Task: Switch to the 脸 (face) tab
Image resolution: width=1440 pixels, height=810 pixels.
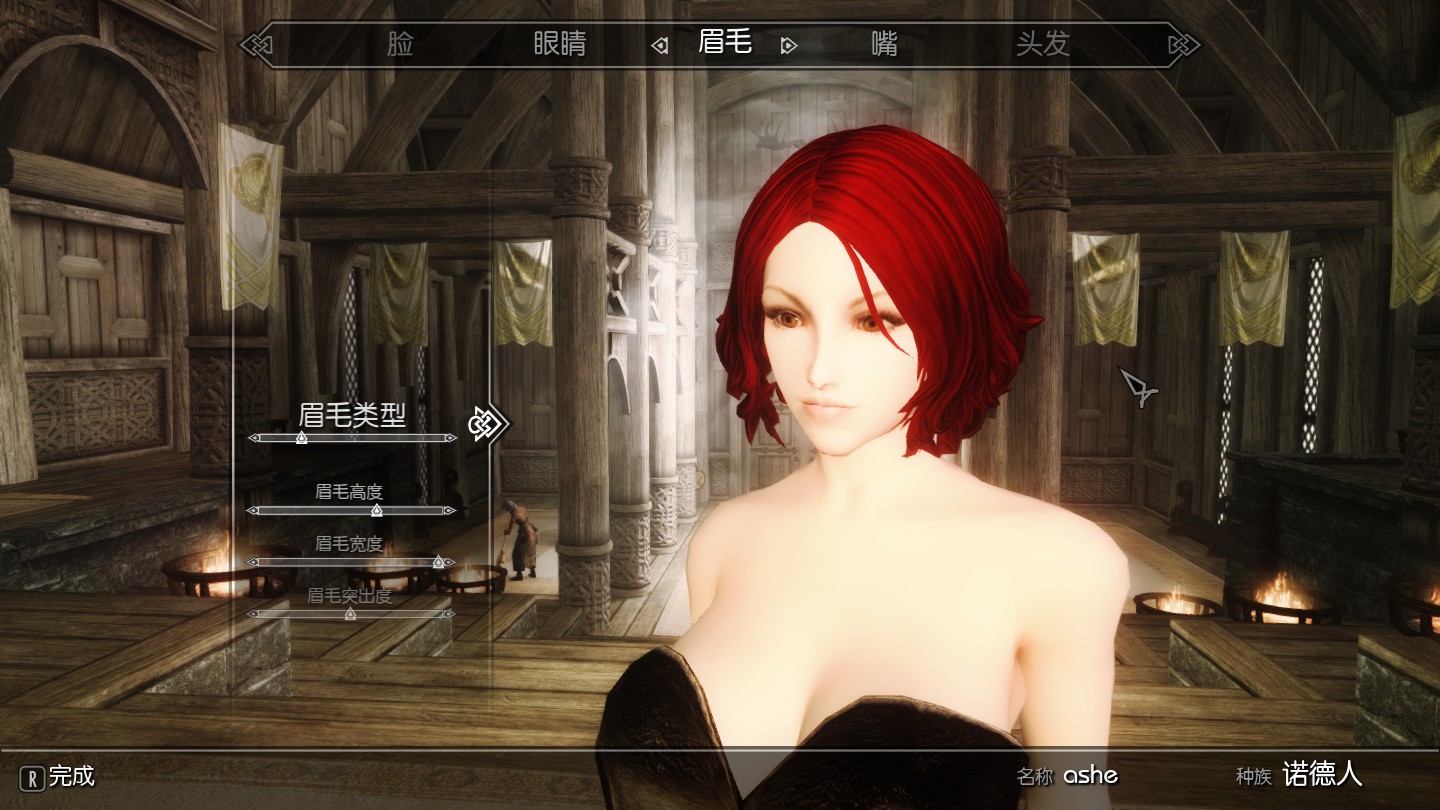Action: point(400,45)
